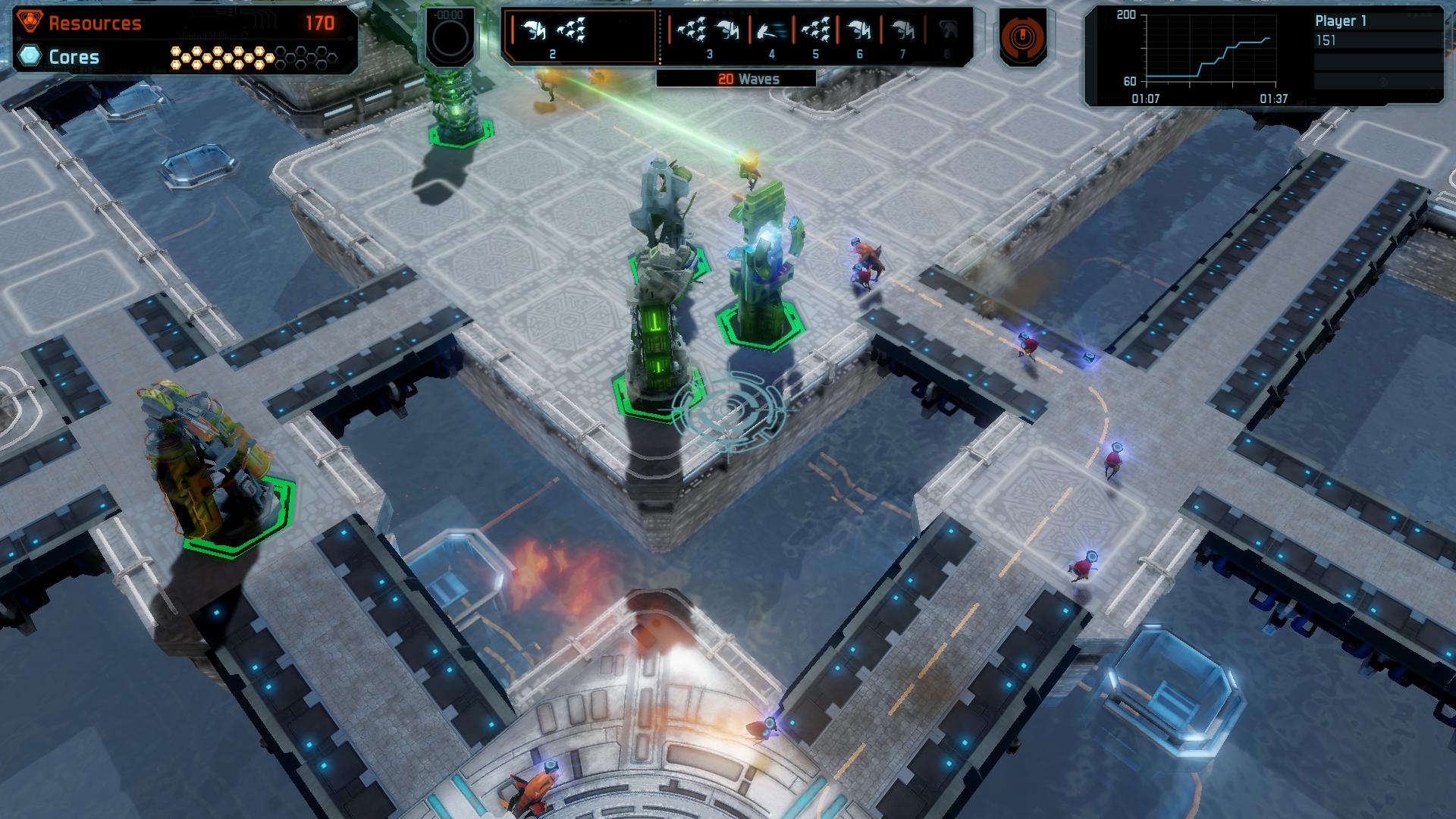Click the 20 Waves indicator
Viewport: 1456px width, 819px height.
[x=748, y=77]
